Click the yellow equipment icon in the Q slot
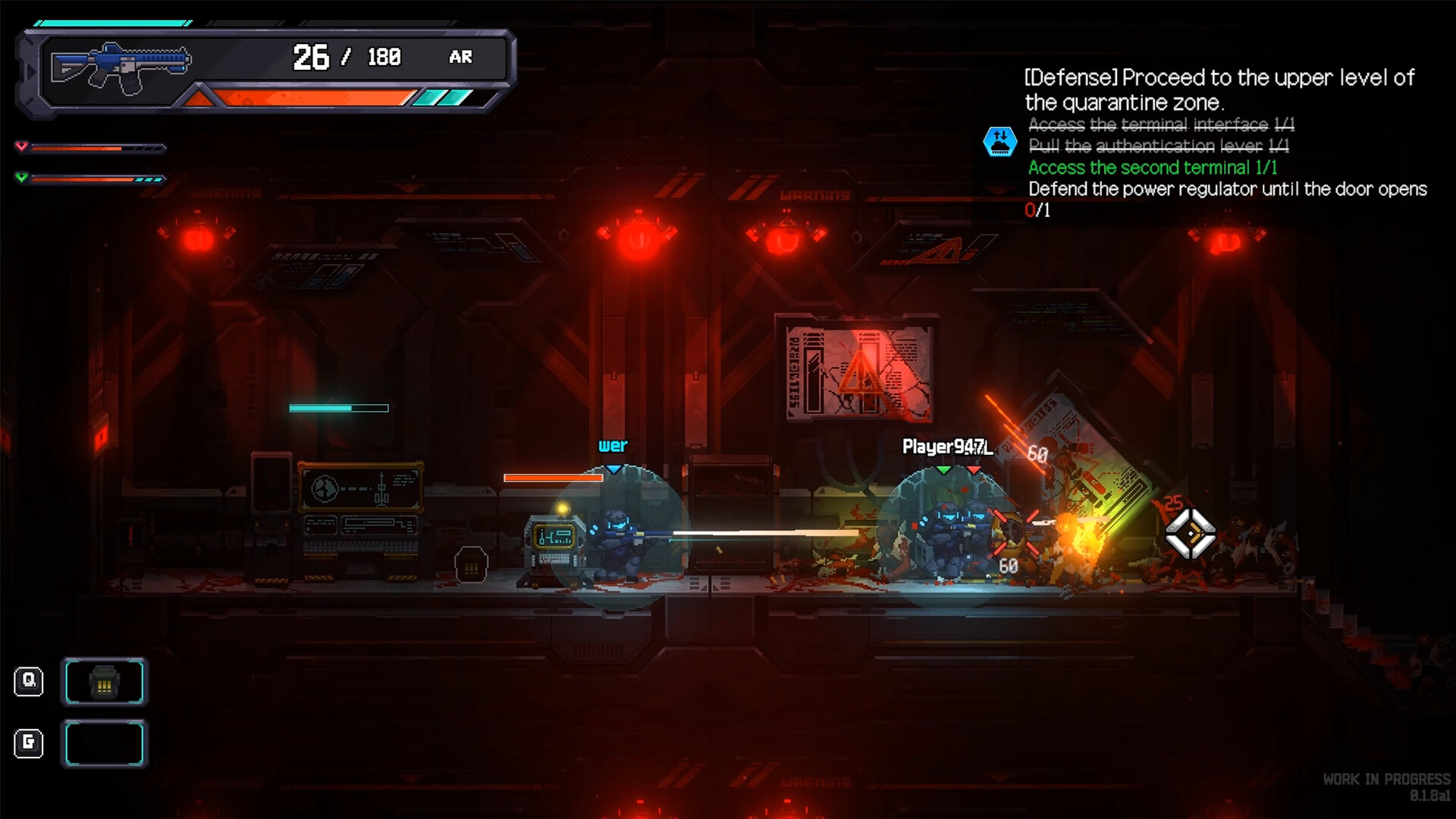The width and height of the screenshot is (1456, 819). tap(105, 681)
